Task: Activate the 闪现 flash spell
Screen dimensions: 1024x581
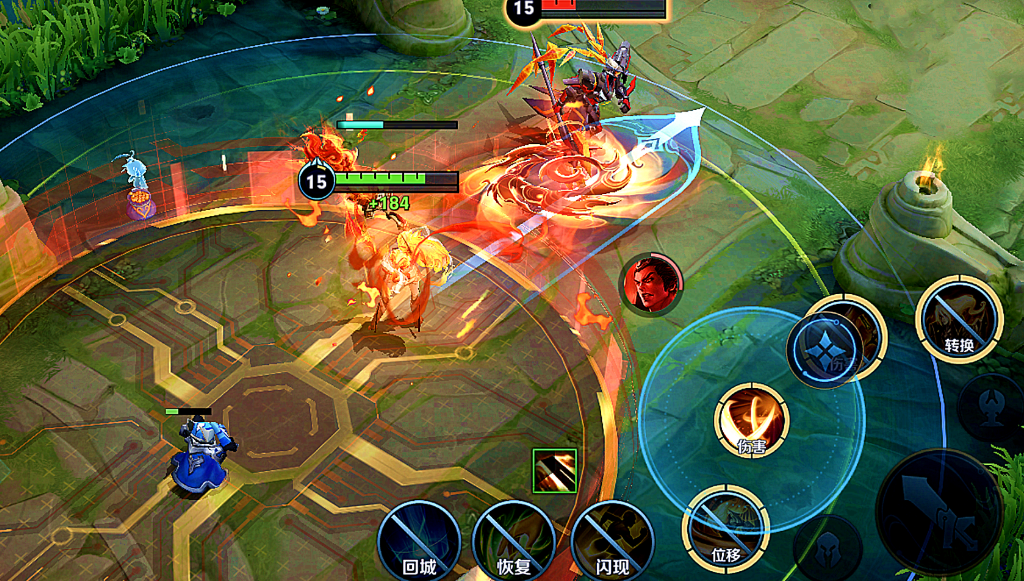Action: click(x=612, y=540)
